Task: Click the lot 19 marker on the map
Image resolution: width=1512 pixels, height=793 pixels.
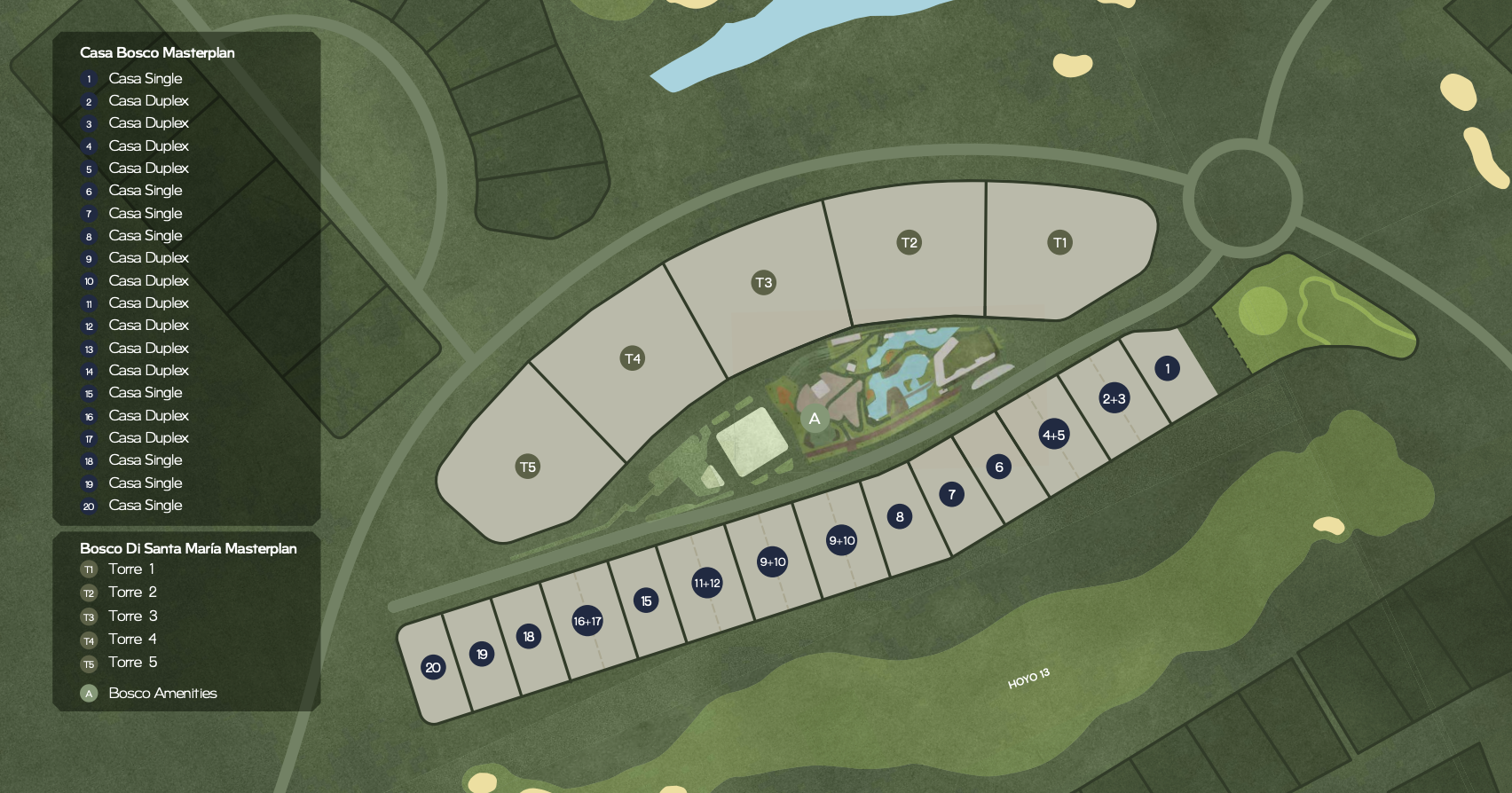Action: [x=481, y=655]
